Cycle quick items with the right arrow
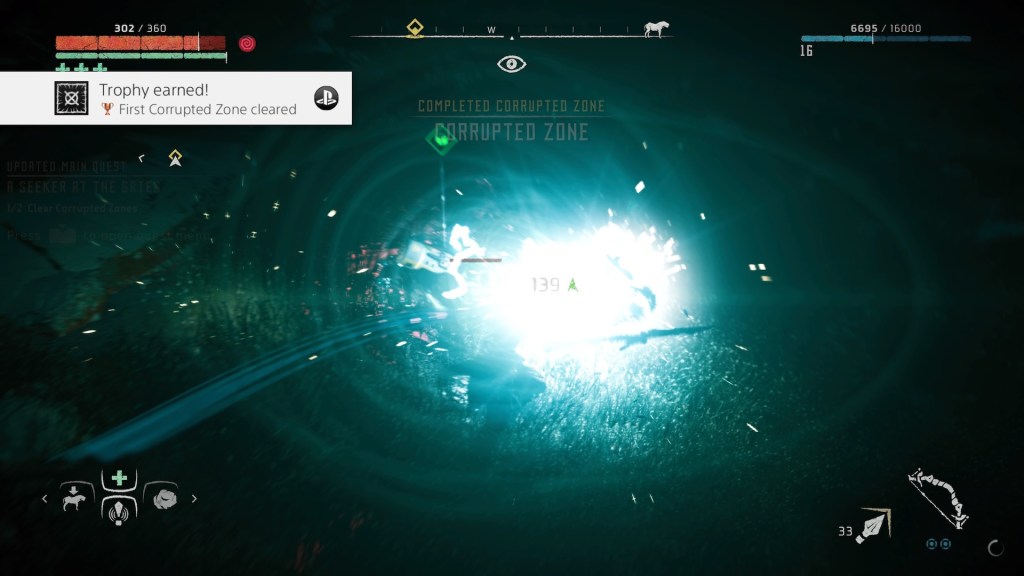Image resolution: width=1024 pixels, height=576 pixels. coord(194,498)
